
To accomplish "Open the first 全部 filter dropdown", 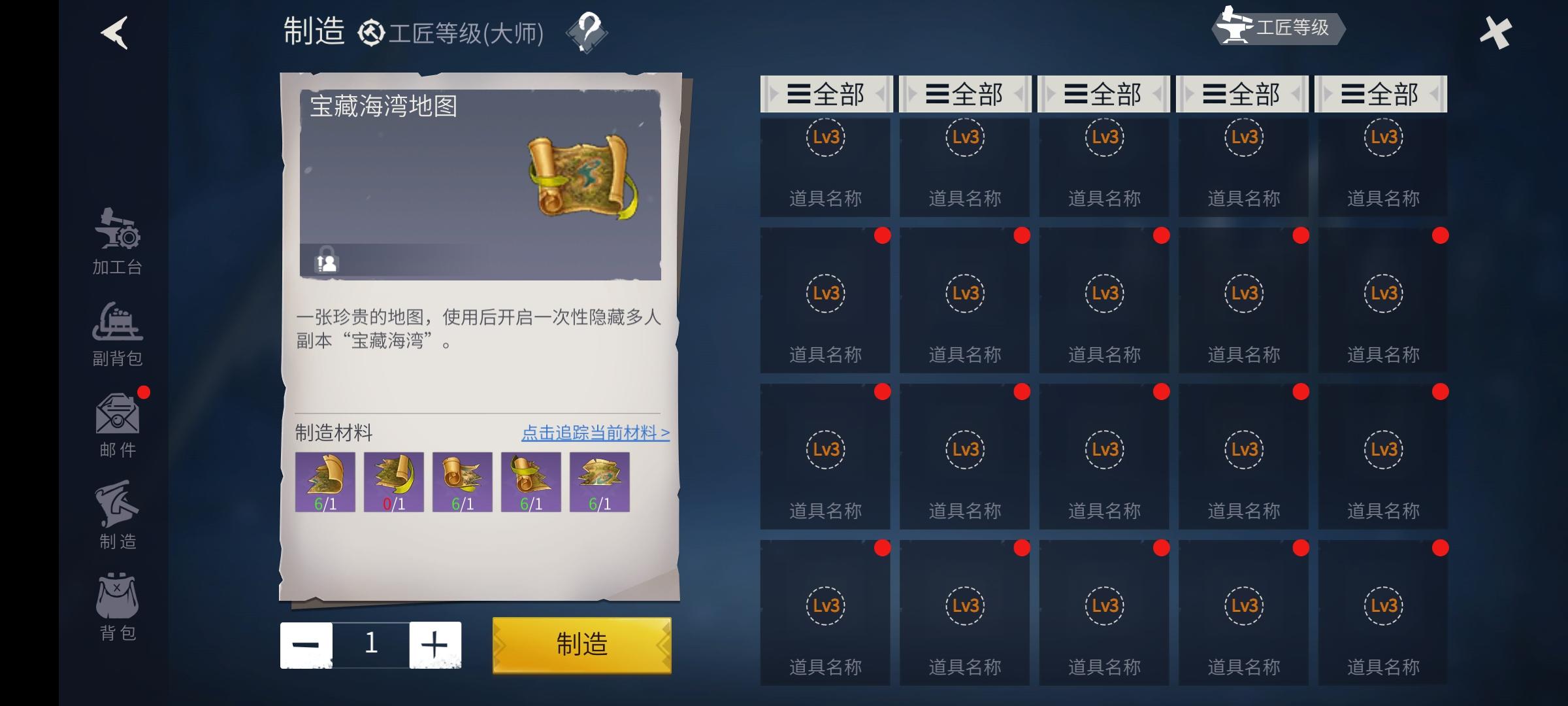I will [825, 93].
